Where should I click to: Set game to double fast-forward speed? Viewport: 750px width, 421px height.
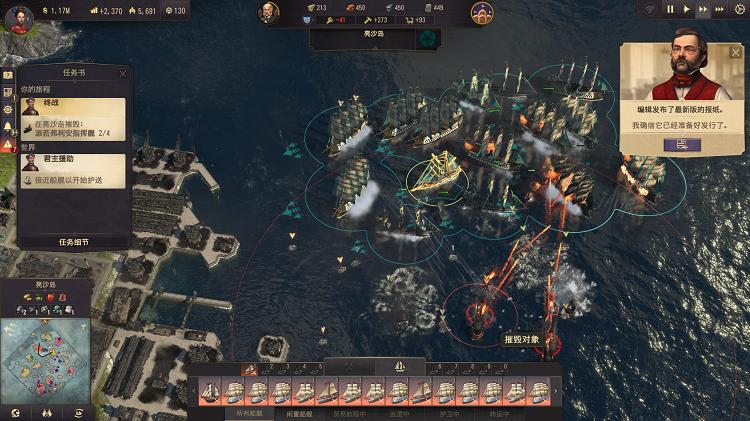point(704,9)
